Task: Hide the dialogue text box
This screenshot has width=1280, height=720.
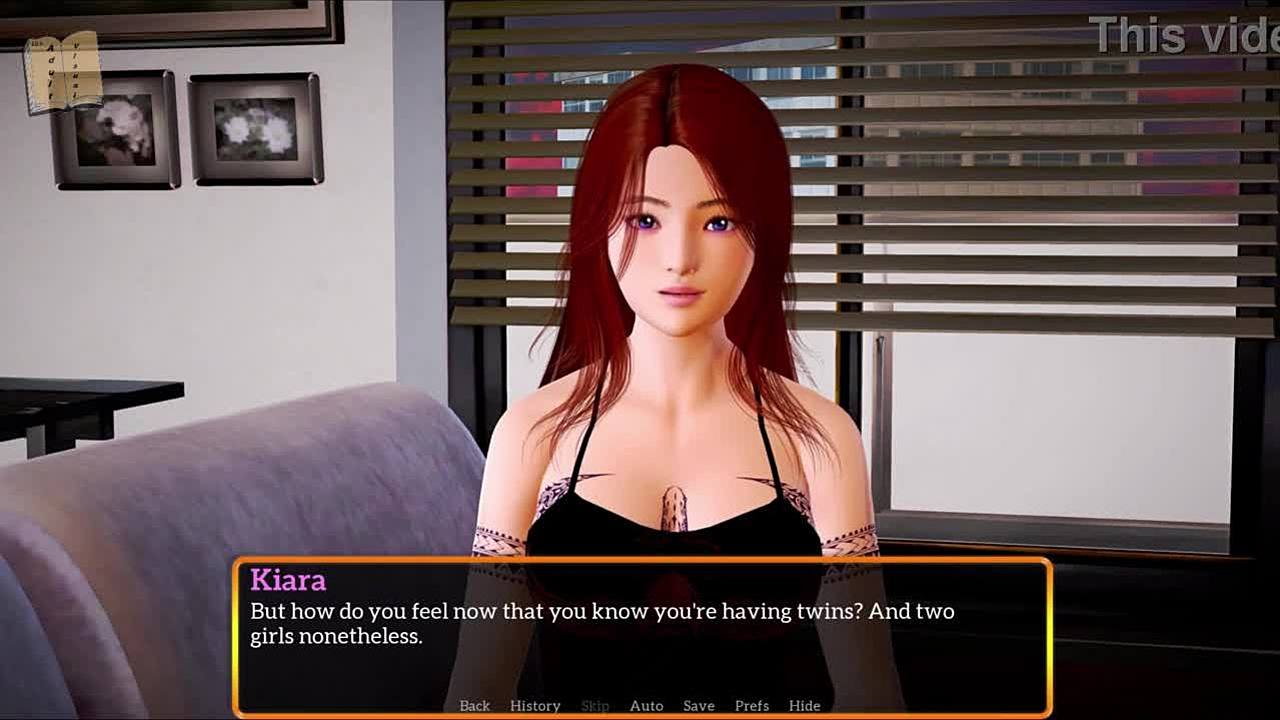Action: click(804, 706)
